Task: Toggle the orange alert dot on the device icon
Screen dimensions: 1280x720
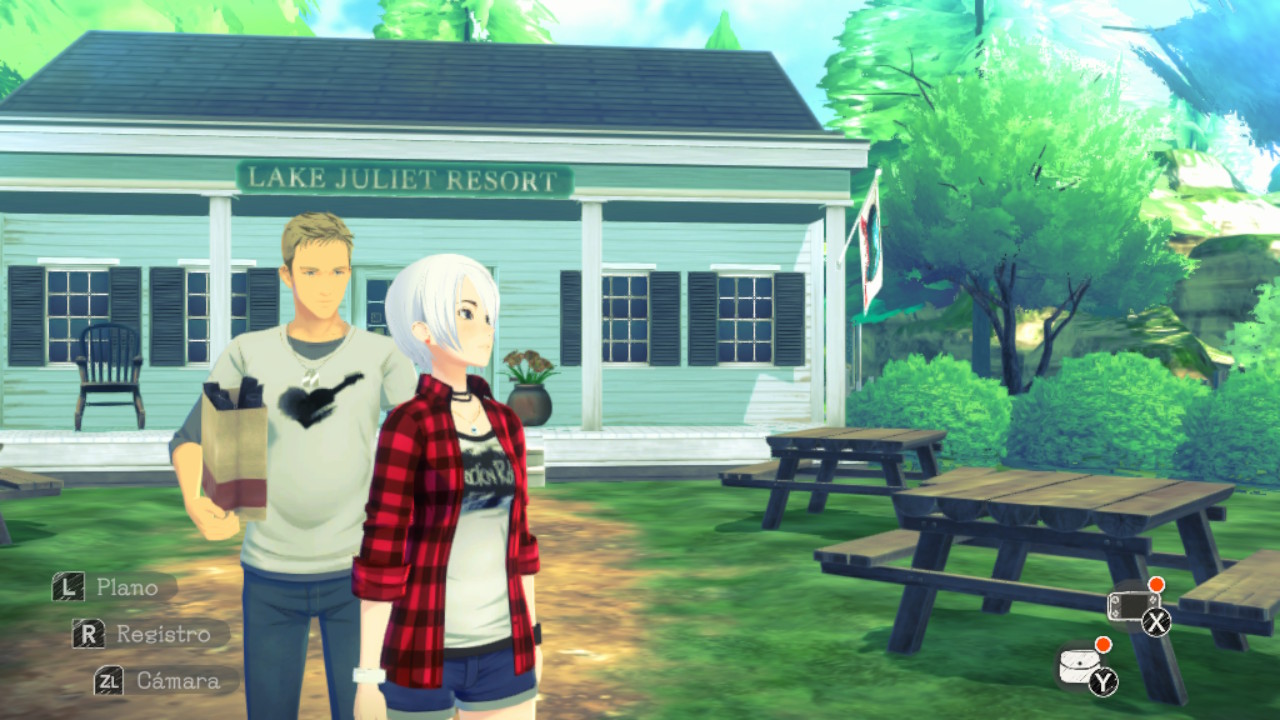Action: tap(1102, 646)
